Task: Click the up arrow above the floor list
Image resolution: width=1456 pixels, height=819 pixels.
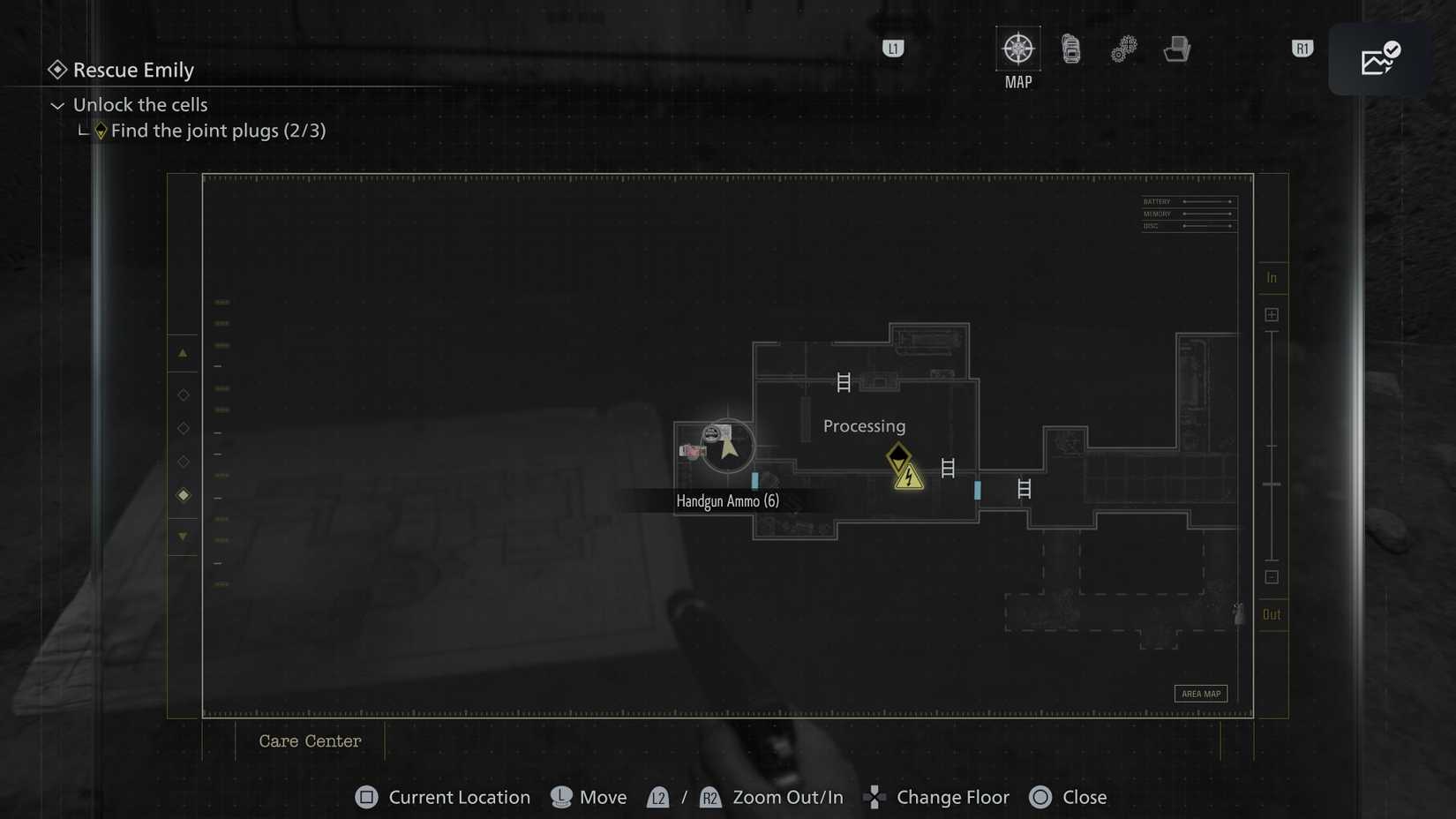Action: pos(183,353)
